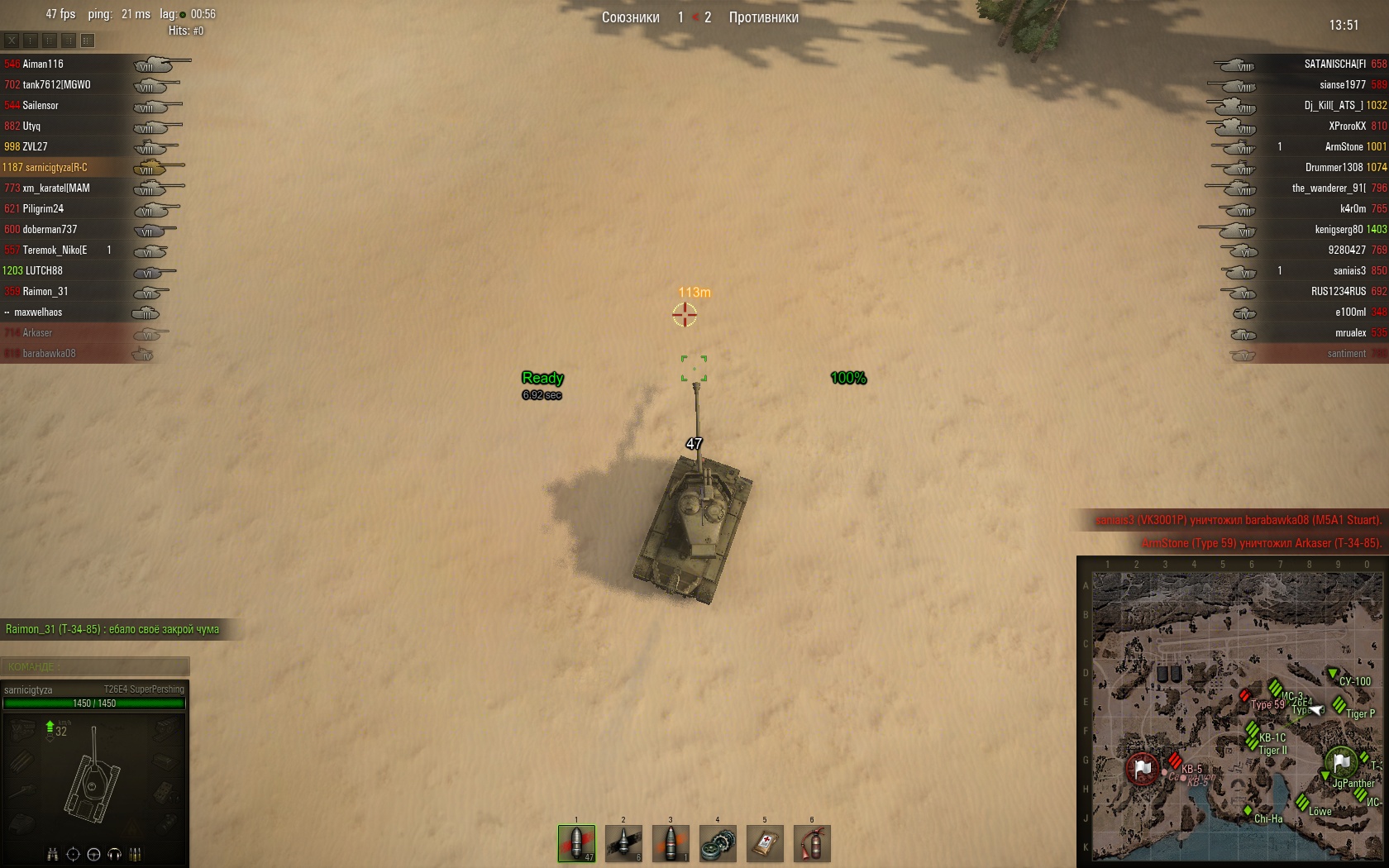Image resolution: width=1389 pixels, height=868 pixels.
Task: Switch to the APCR shell slot with 6 rounds
Action: pyautogui.click(x=623, y=843)
